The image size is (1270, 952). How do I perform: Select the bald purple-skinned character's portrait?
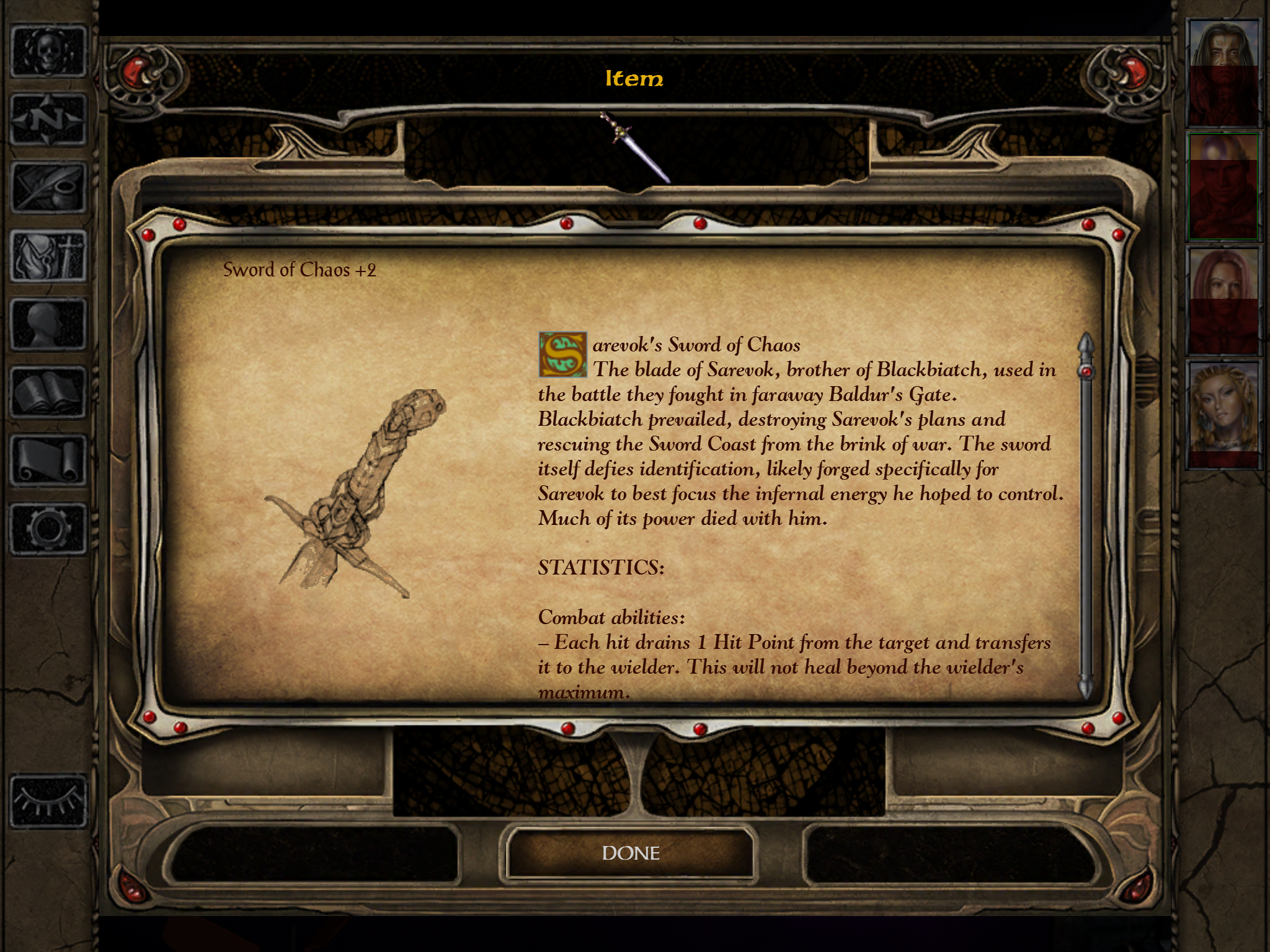[1223, 187]
